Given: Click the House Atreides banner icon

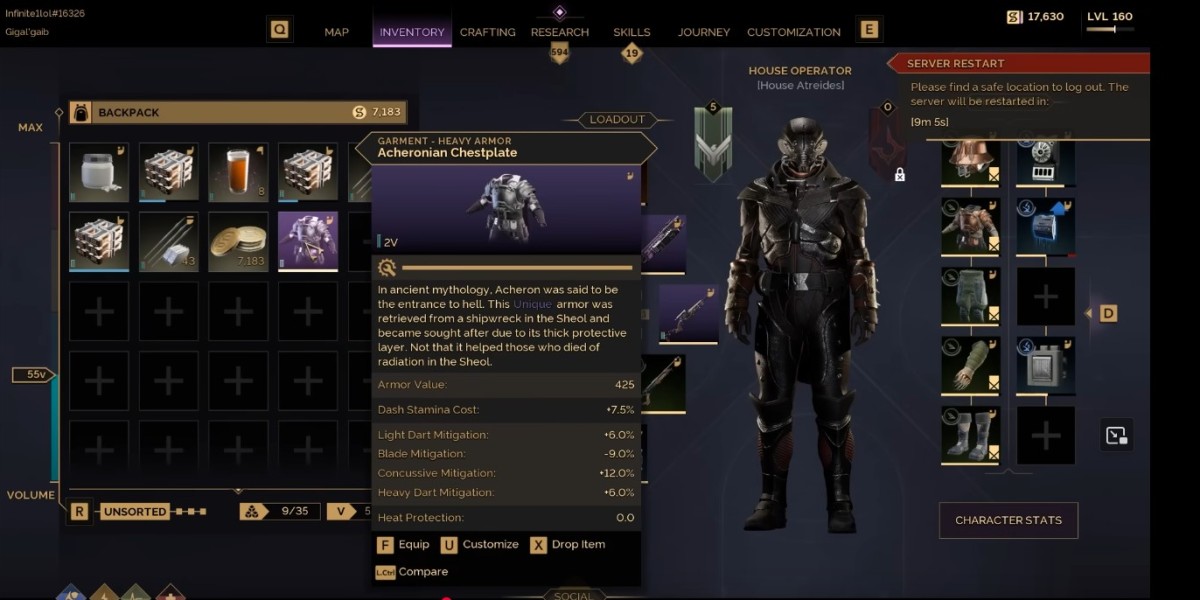Looking at the screenshot, I should [x=714, y=145].
